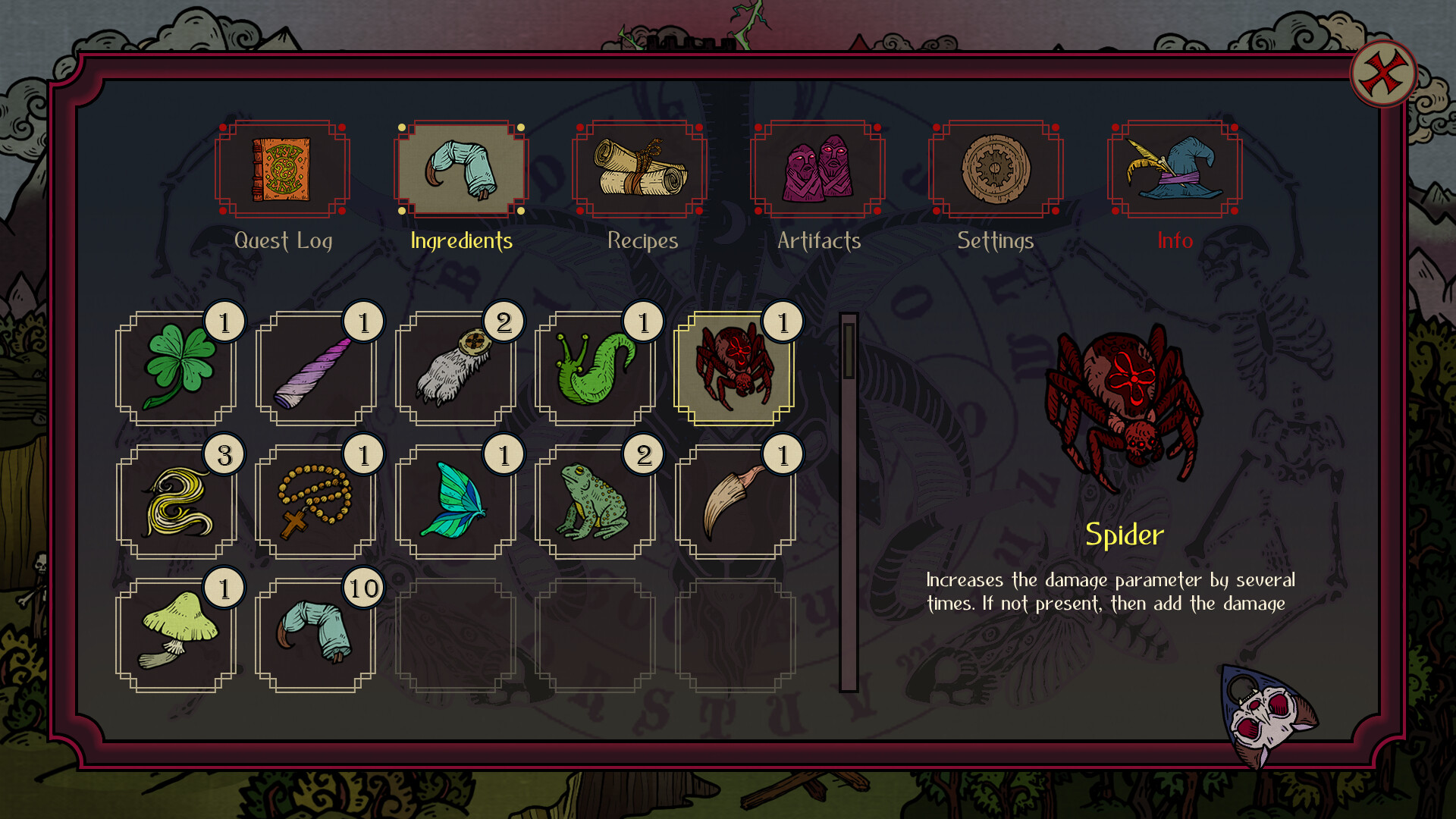
Task: Go to the Settings tab
Action: pyautogui.click(x=996, y=169)
